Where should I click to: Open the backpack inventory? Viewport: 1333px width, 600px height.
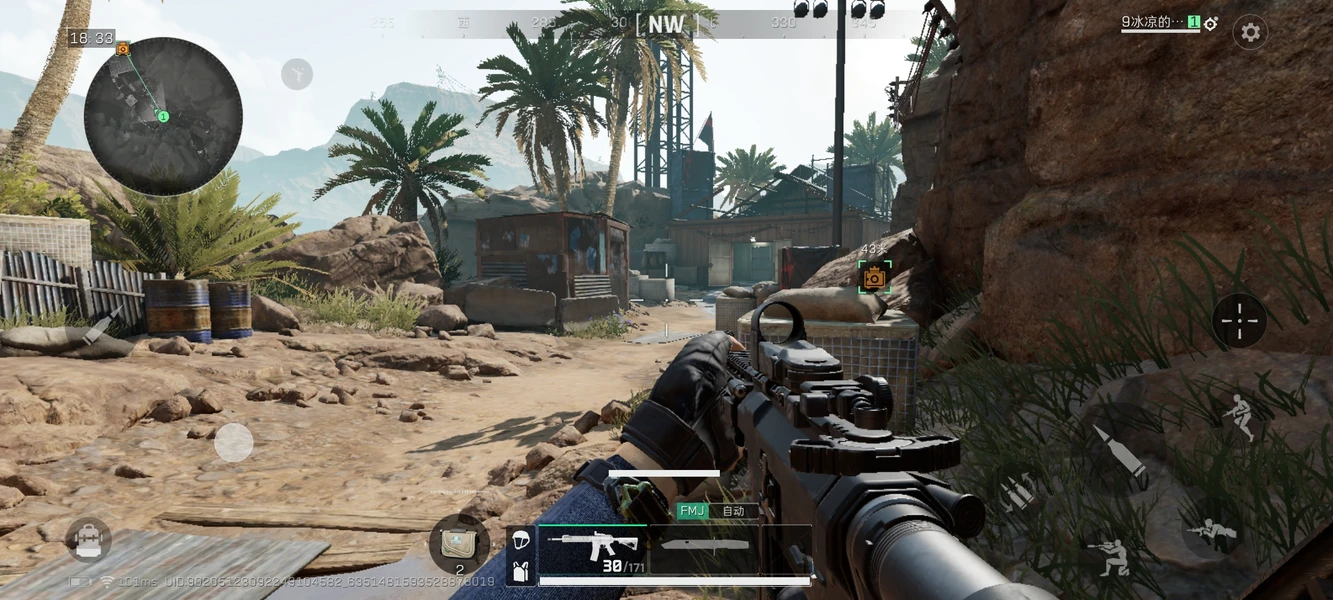88,540
